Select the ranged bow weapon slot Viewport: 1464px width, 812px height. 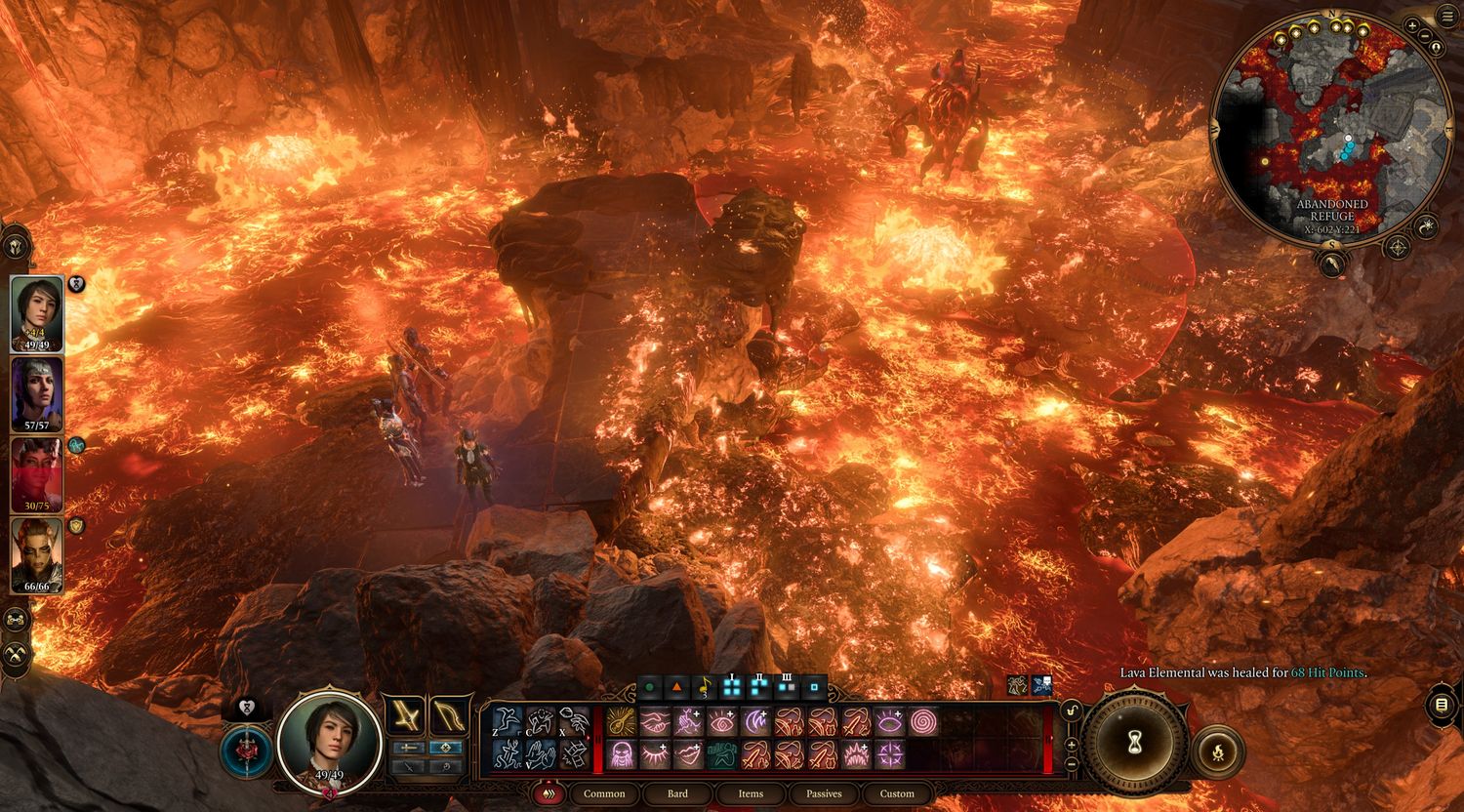(448, 715)
